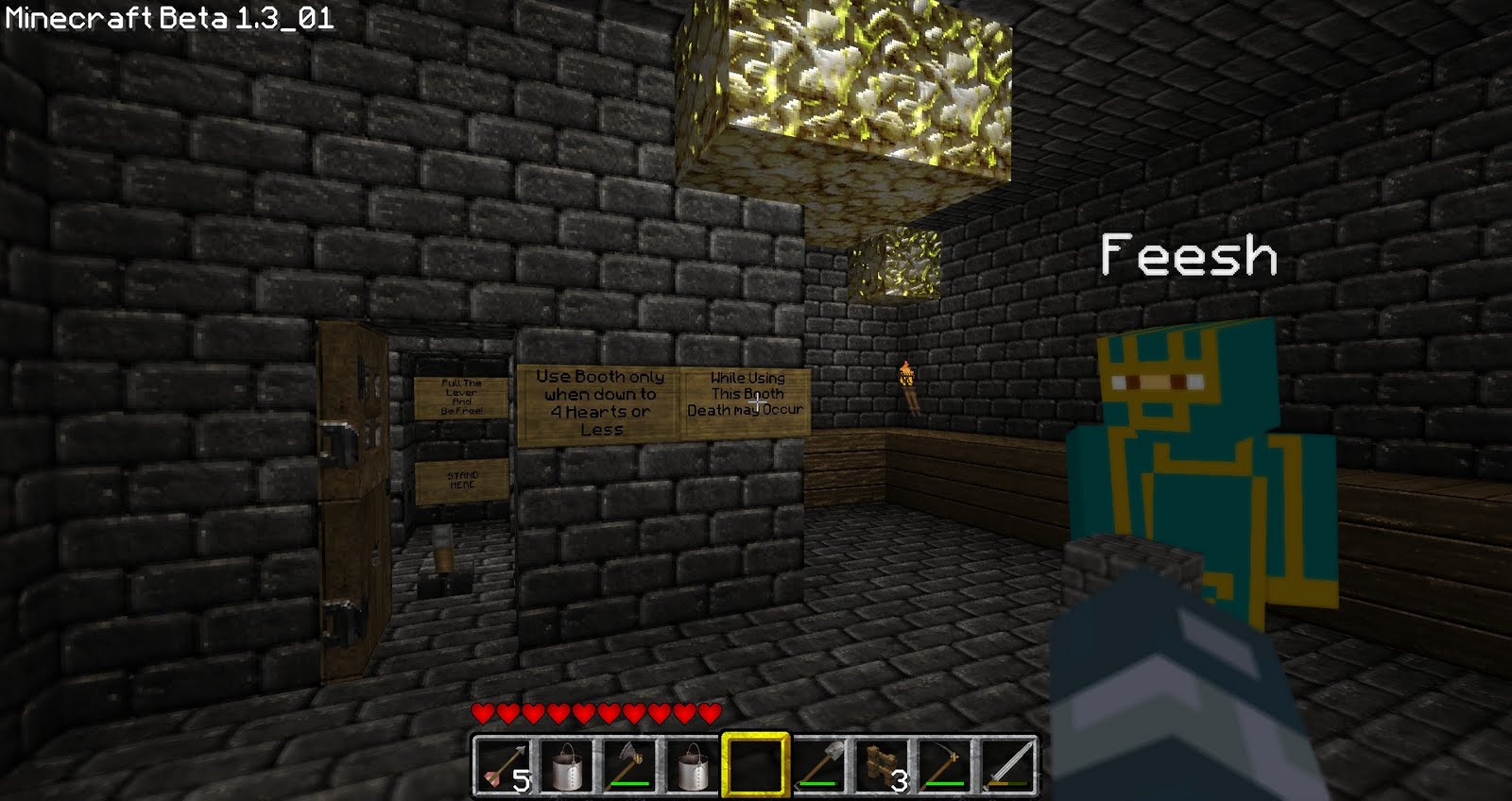
Task: Click the last heart in the health bar
Action: coord(709,714)
